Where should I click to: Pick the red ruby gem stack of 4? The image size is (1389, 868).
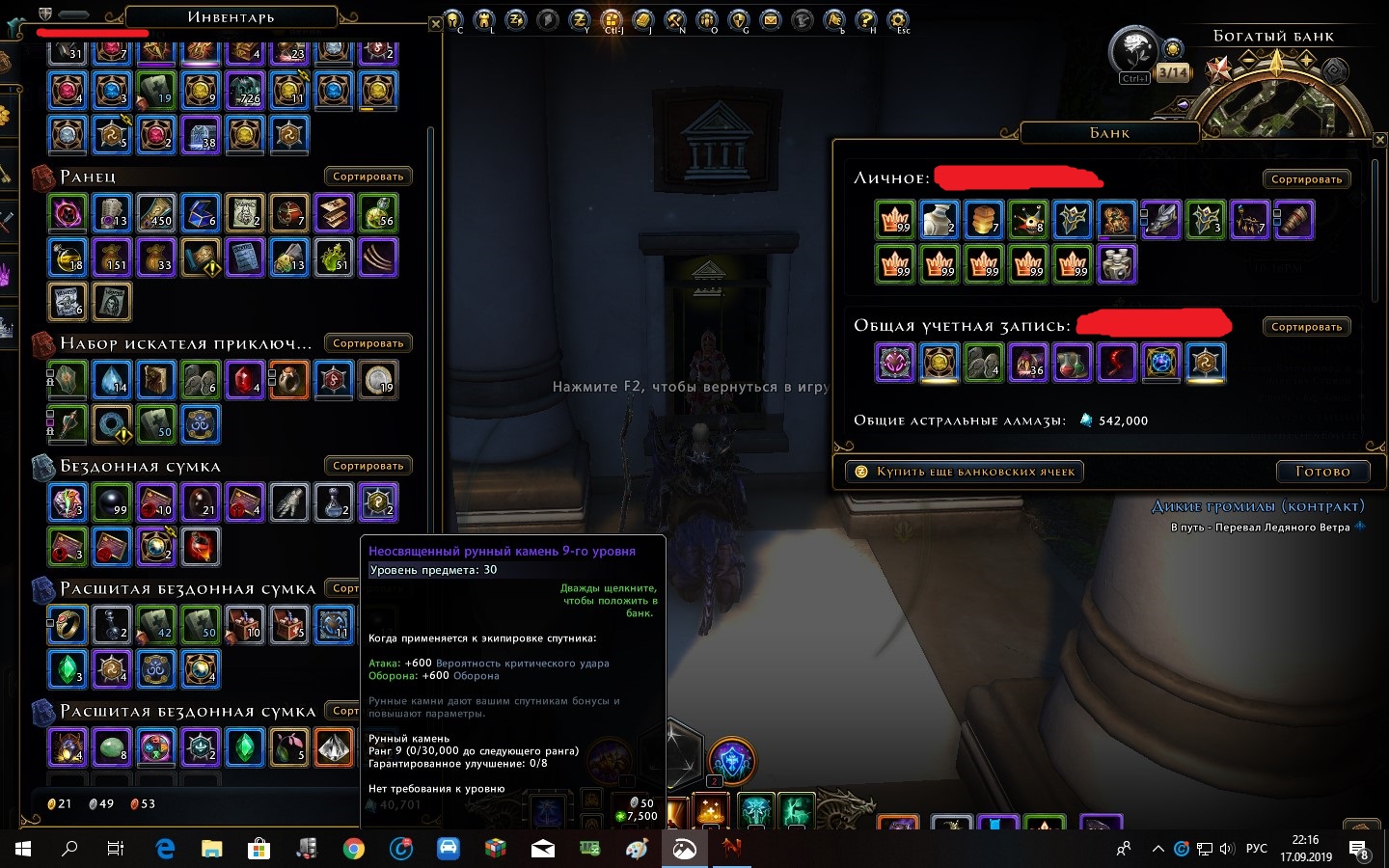point(245,379)
